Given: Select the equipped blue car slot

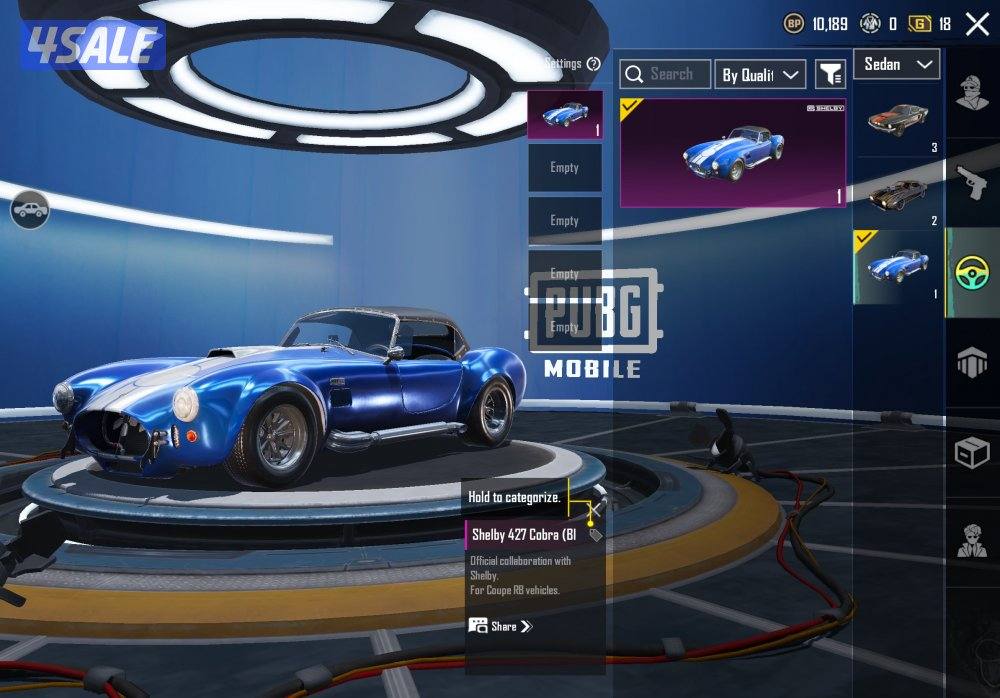Looking at the screenshot, I should tap(565, 115).
